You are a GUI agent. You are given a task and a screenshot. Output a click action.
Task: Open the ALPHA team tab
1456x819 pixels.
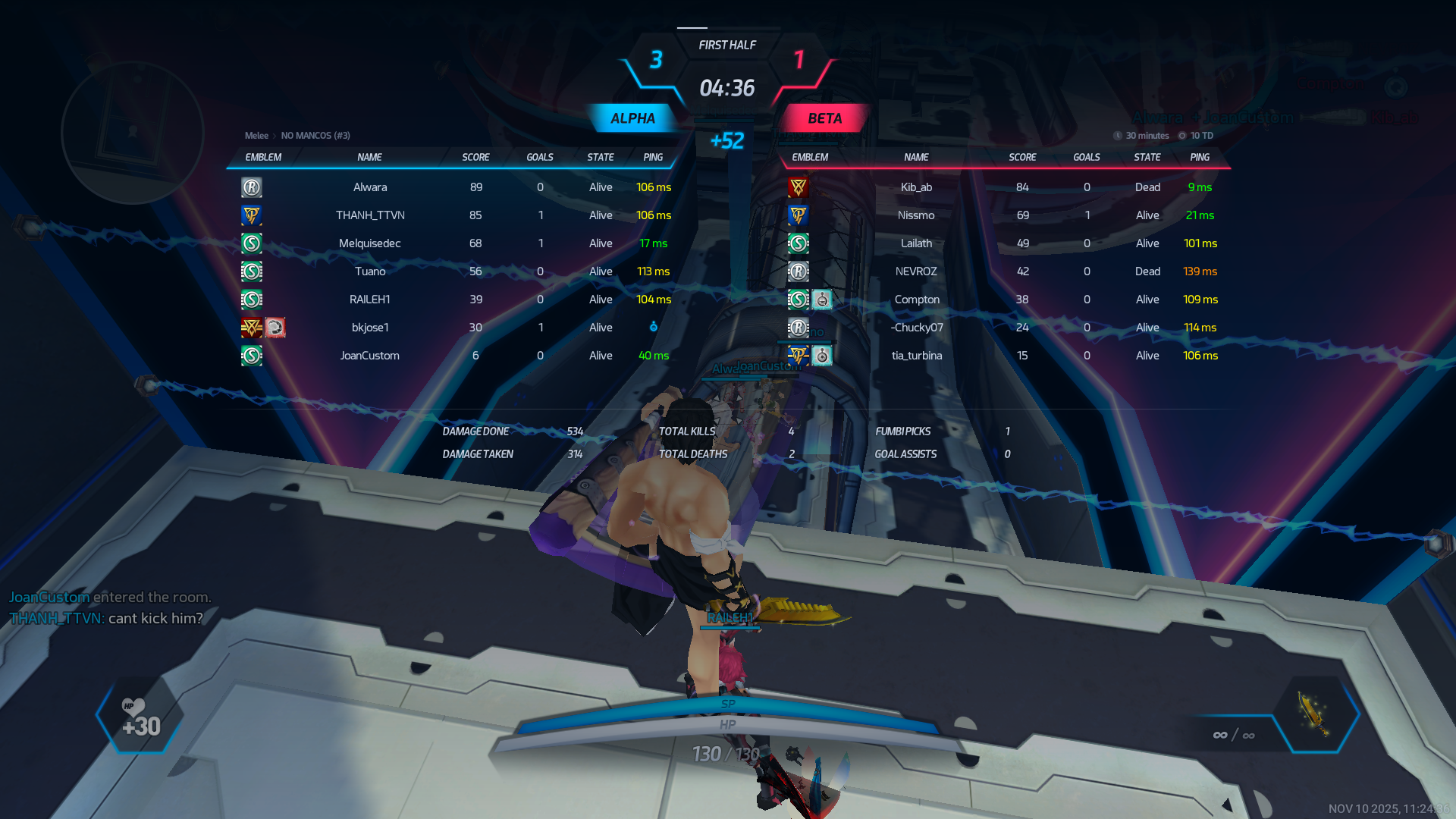tap(632, 118)
